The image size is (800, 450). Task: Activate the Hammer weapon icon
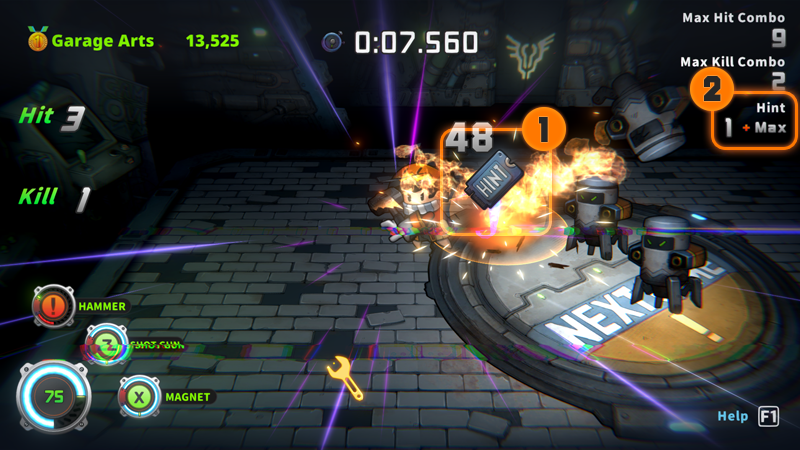[x=52, y=307]
